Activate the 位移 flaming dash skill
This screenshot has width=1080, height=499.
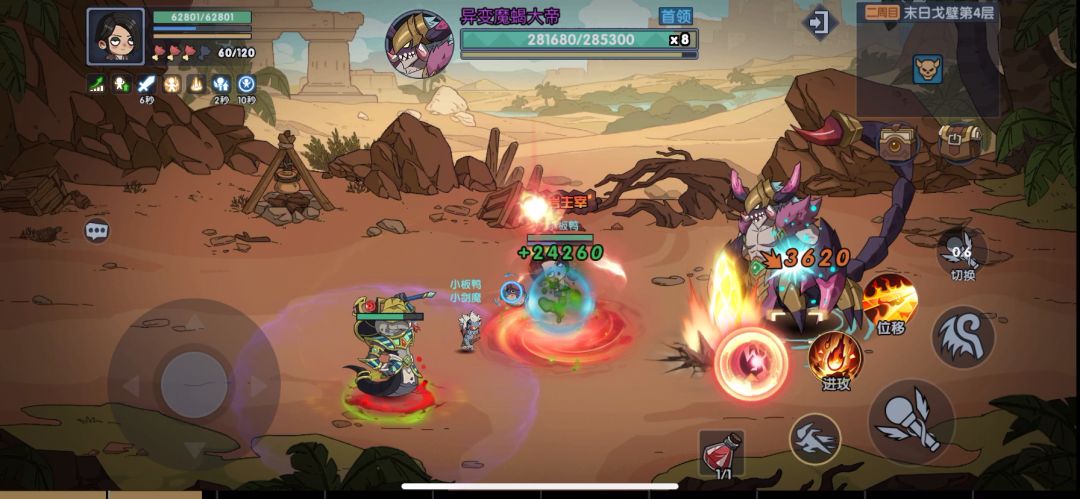coord(889,302)
